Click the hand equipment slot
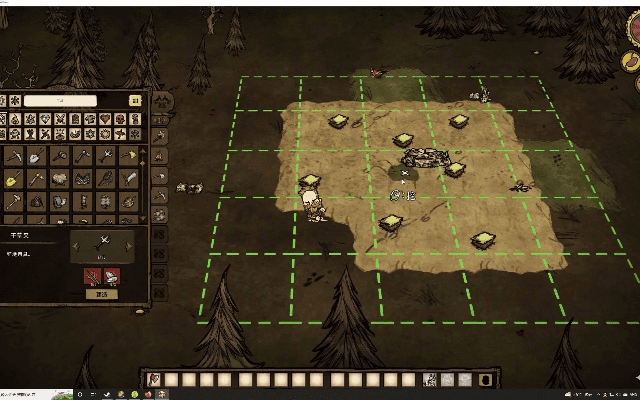The image size is (640, 400). 430,378
